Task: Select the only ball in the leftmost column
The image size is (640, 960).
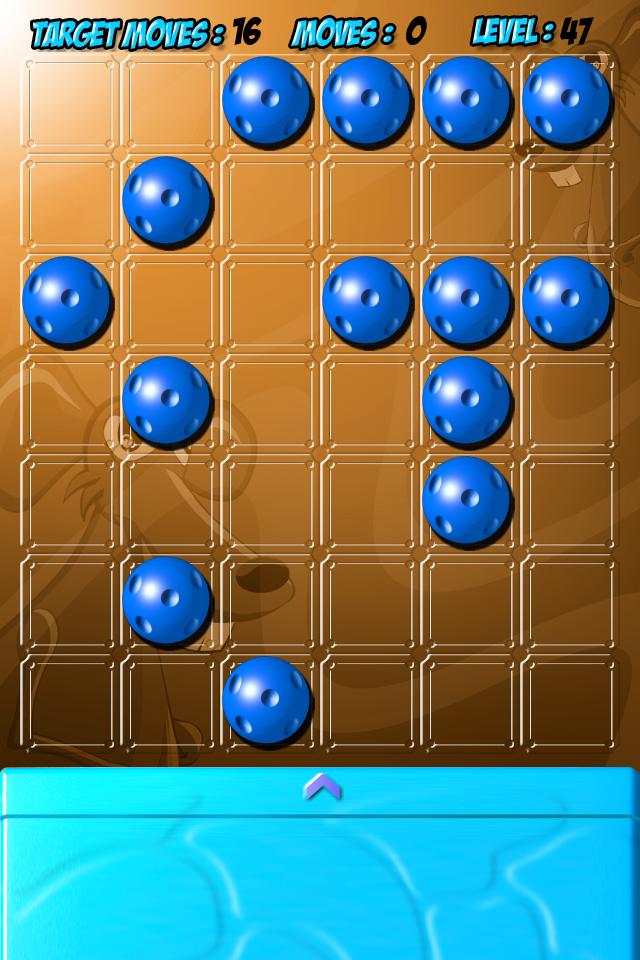Action: [x=66, y=300]
